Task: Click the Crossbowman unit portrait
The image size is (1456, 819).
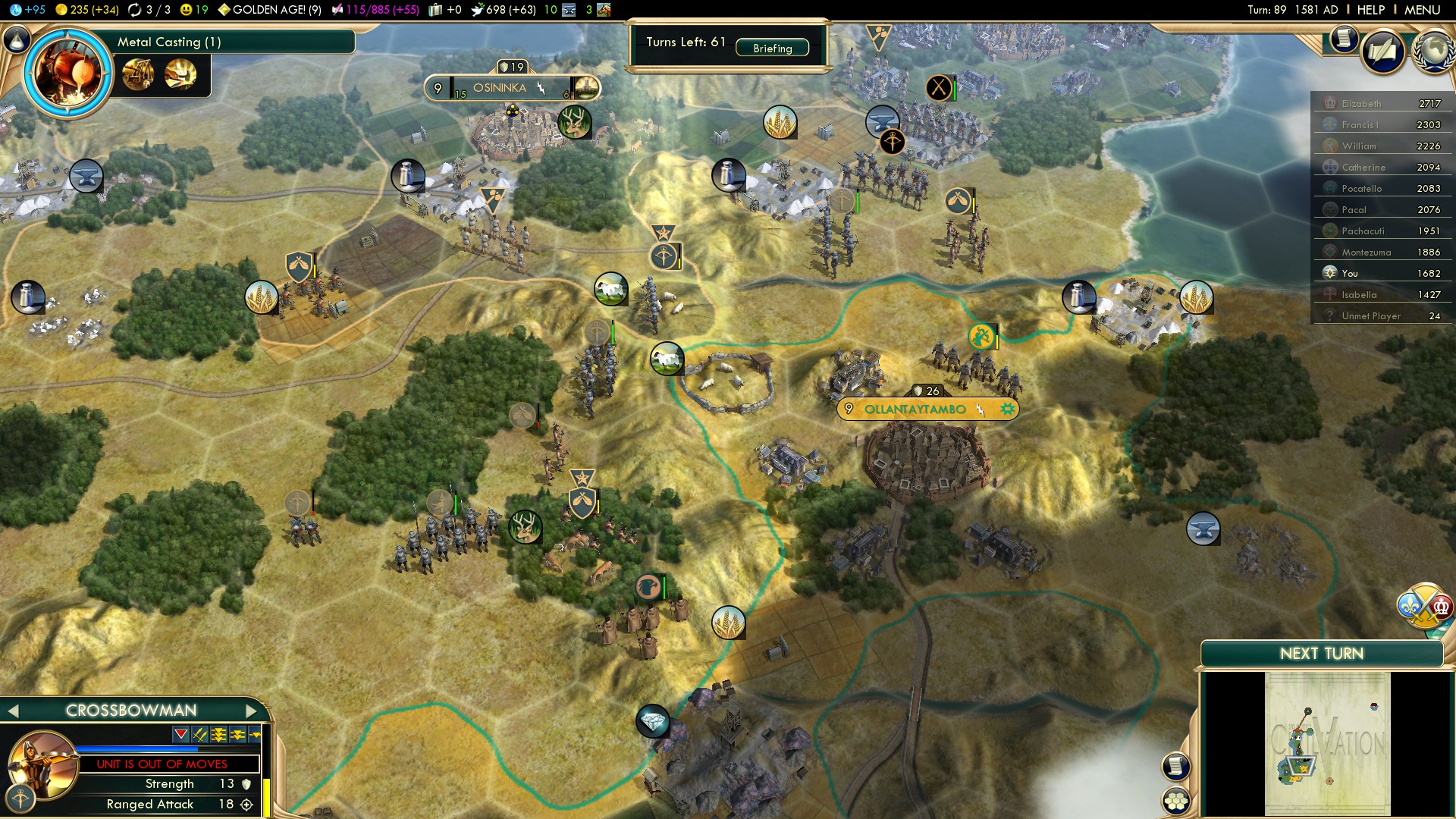Action: (44, 762)
